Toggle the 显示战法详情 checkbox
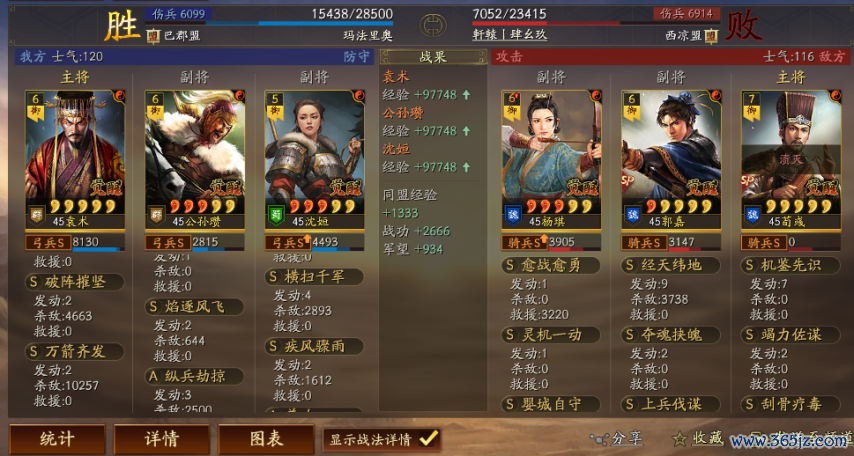The image size is (854, 456). click(x=428, y=438)
